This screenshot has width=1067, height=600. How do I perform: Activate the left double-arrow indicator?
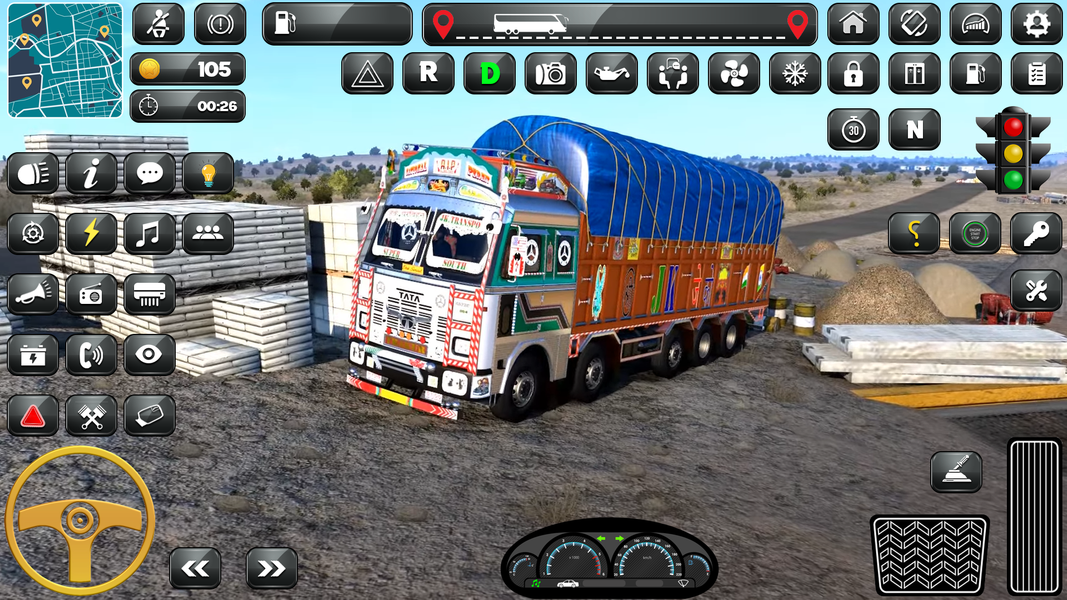[x=195, y=568]
